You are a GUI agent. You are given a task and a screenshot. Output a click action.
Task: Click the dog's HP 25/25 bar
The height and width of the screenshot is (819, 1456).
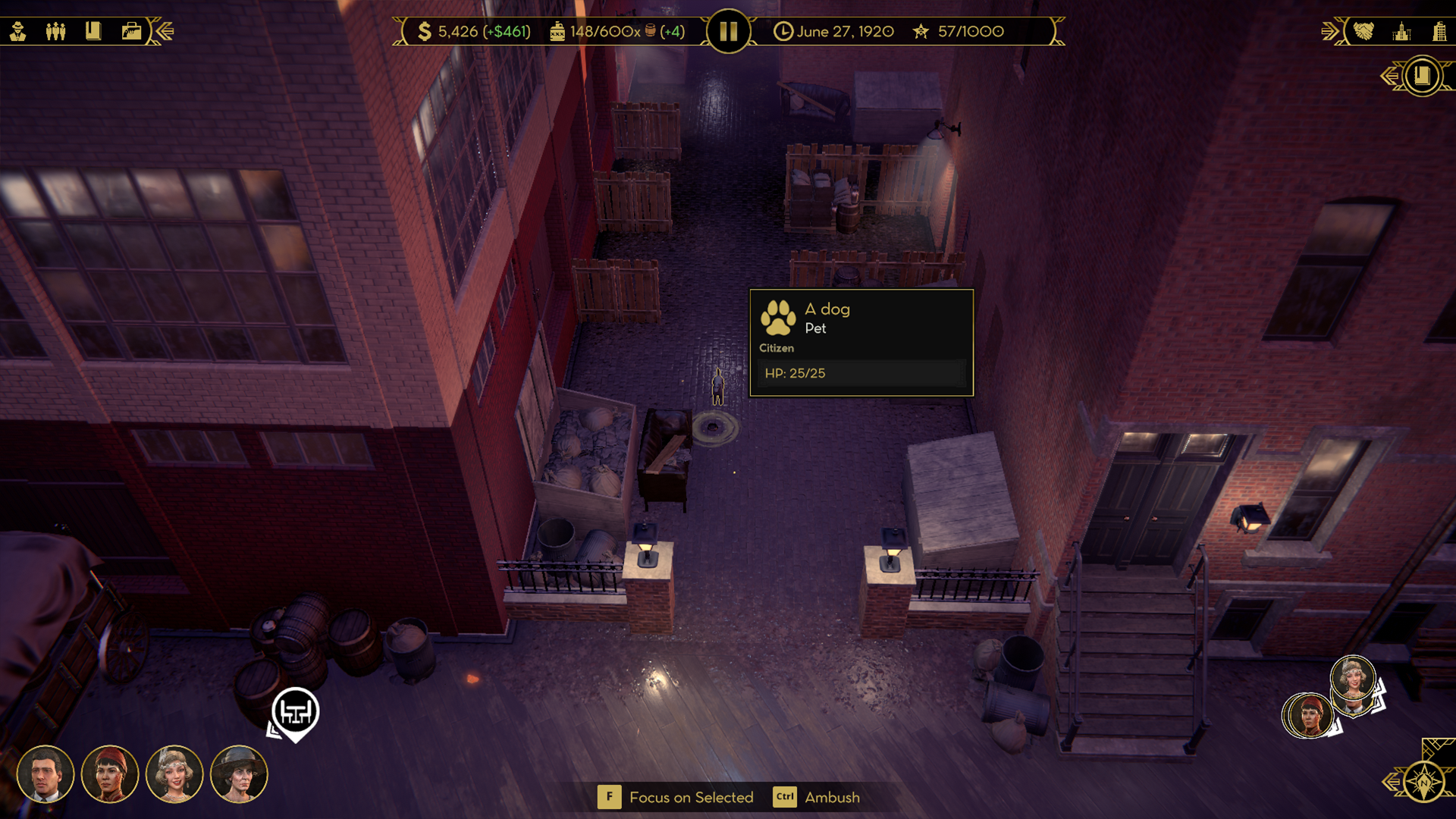click(861, 372)
